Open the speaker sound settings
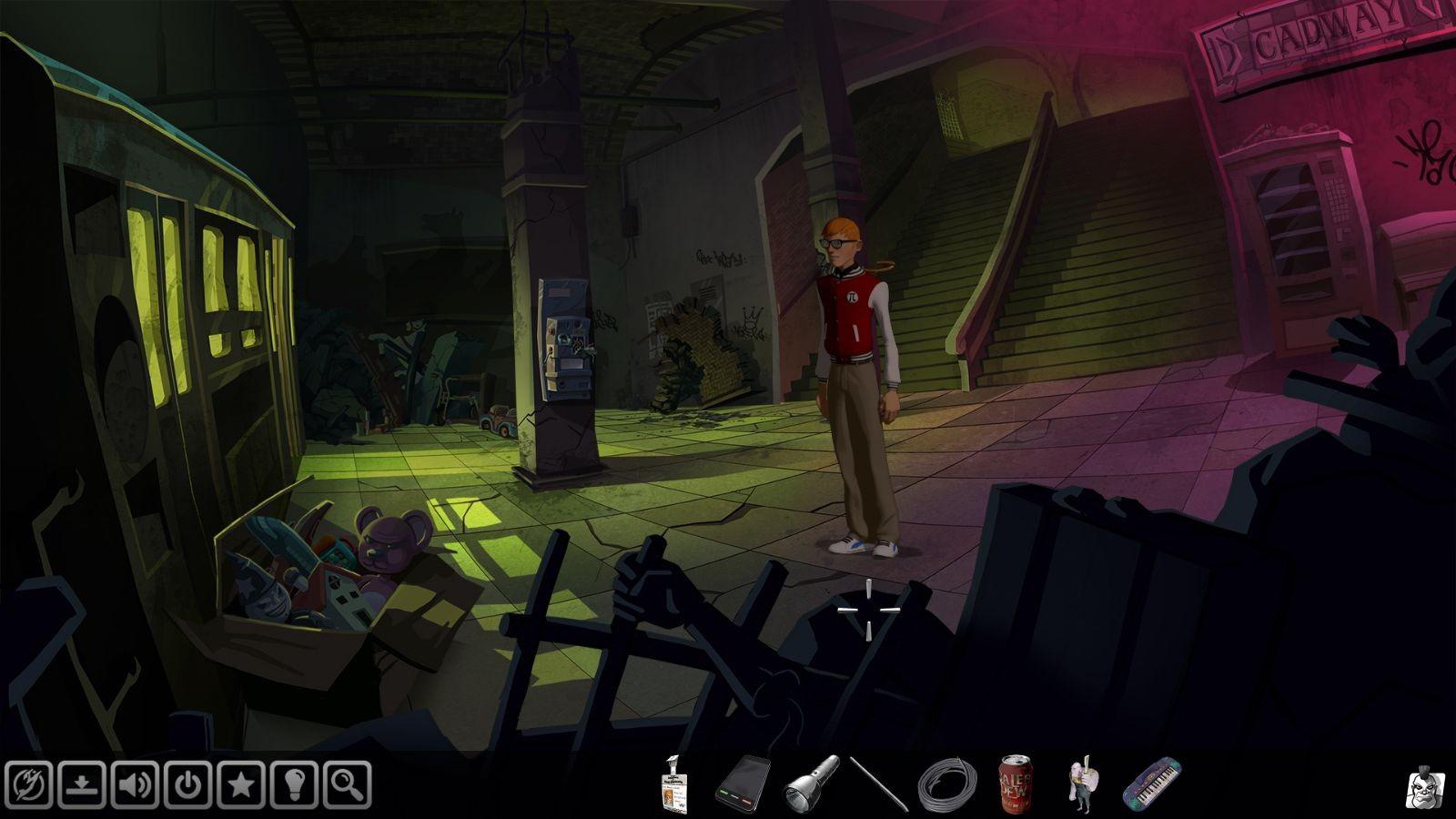This screenshot has width=1456, height=819. click(135, 784)
